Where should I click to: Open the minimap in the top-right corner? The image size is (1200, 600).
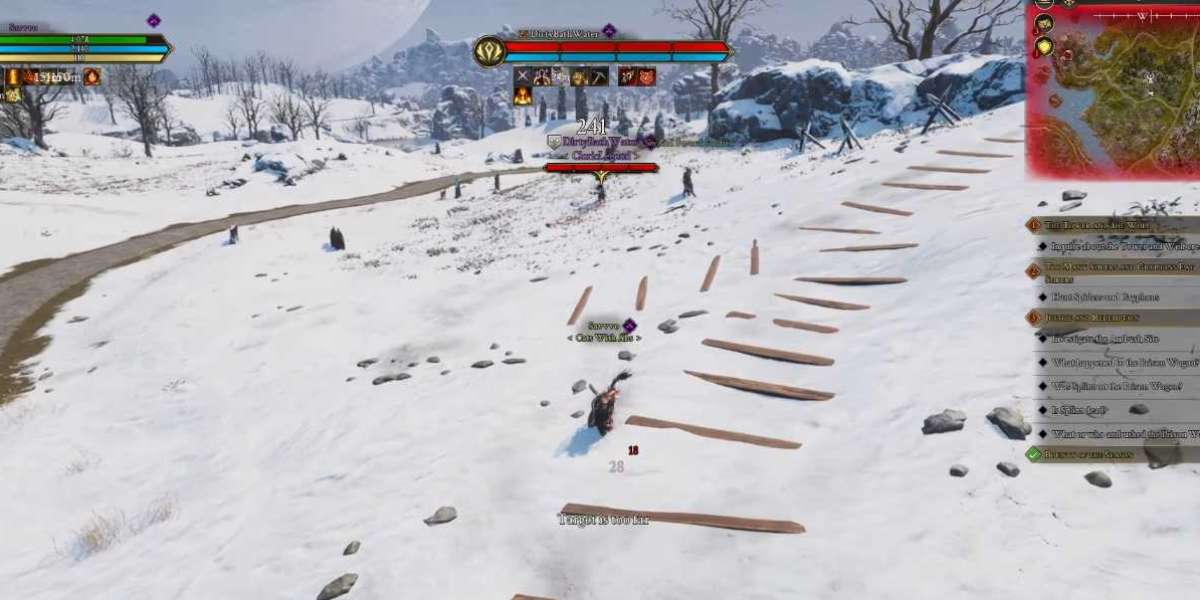(1120, 95)
